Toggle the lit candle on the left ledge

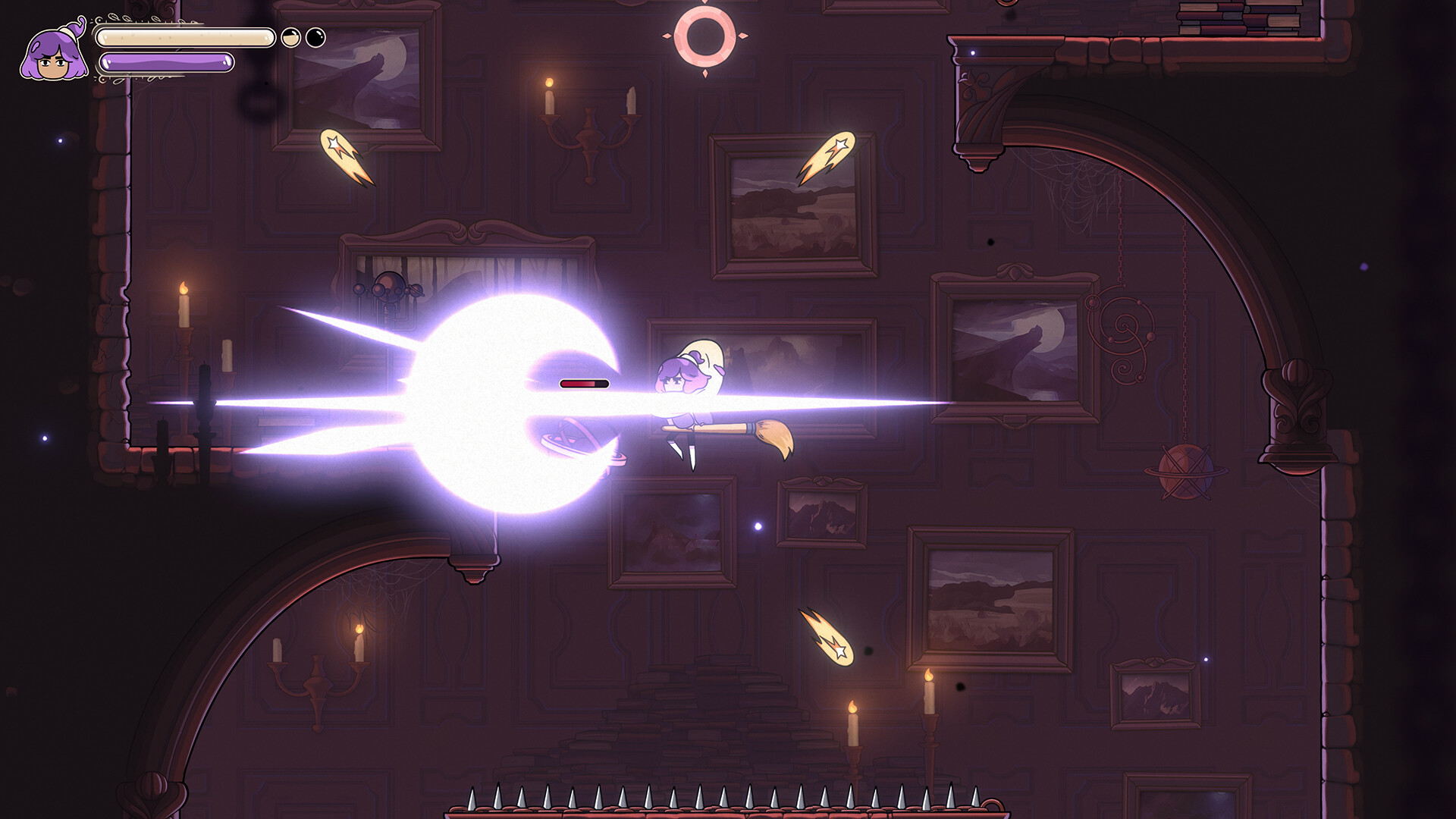pyautogui.click(x=183, y=303)
